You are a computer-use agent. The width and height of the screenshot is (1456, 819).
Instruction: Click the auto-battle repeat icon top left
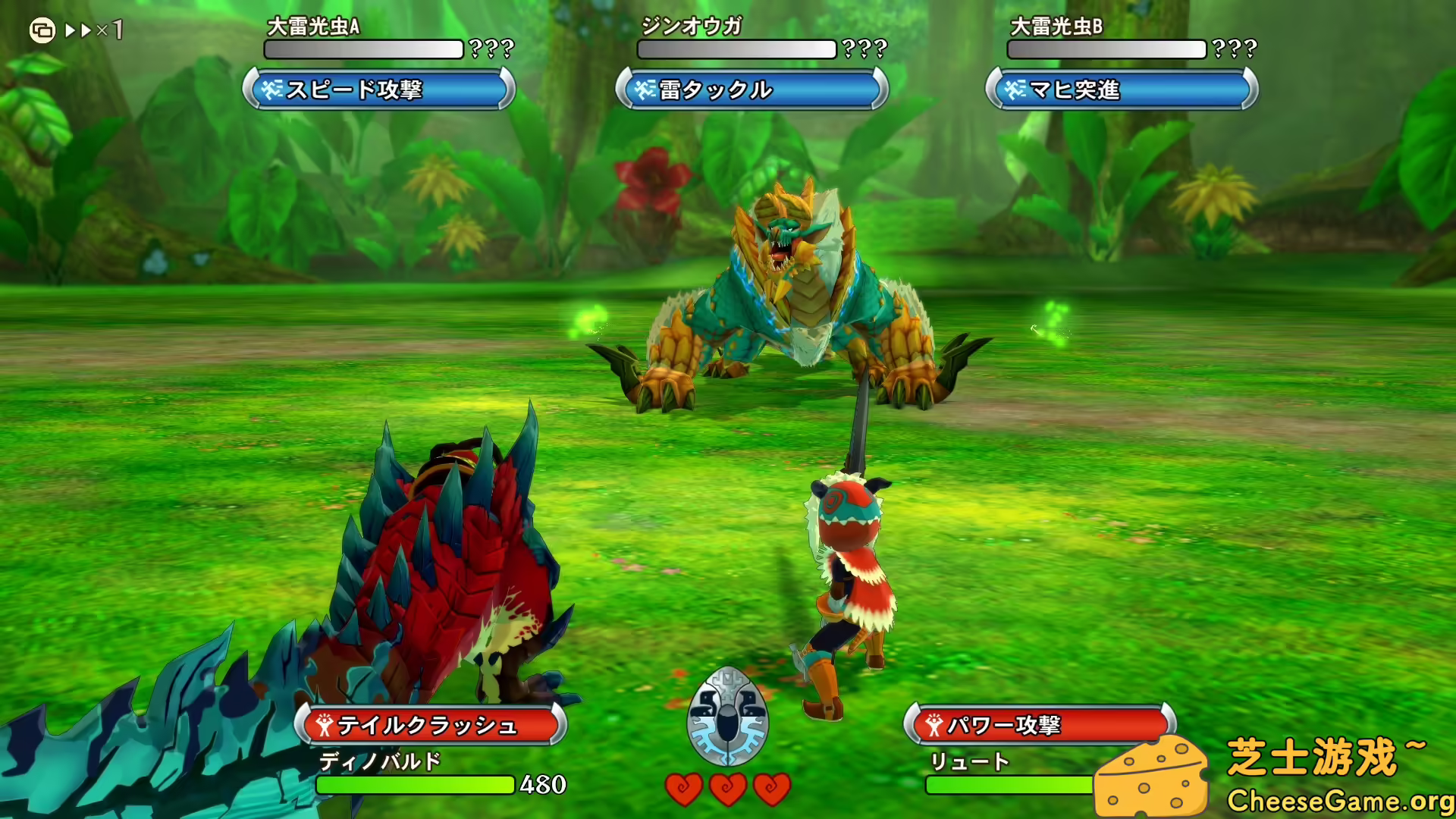click(43, 29)
